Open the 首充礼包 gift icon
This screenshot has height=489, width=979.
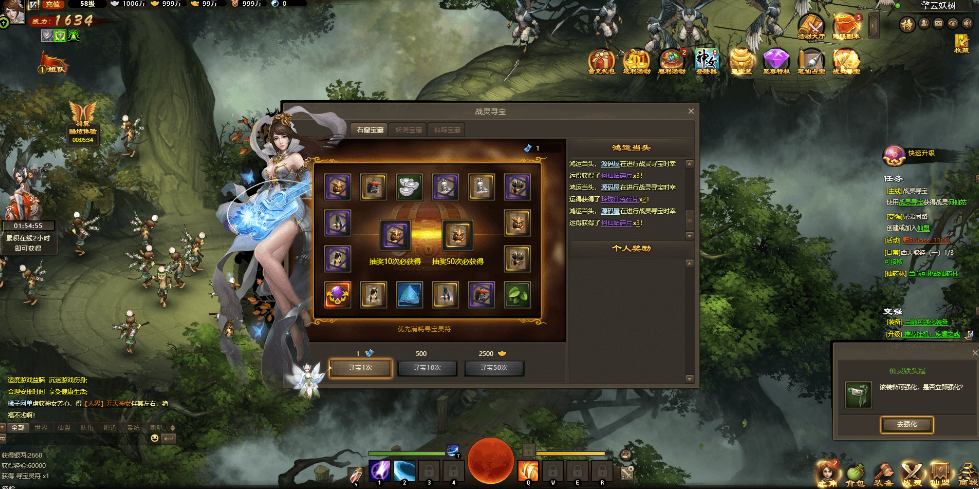[600, 60]
